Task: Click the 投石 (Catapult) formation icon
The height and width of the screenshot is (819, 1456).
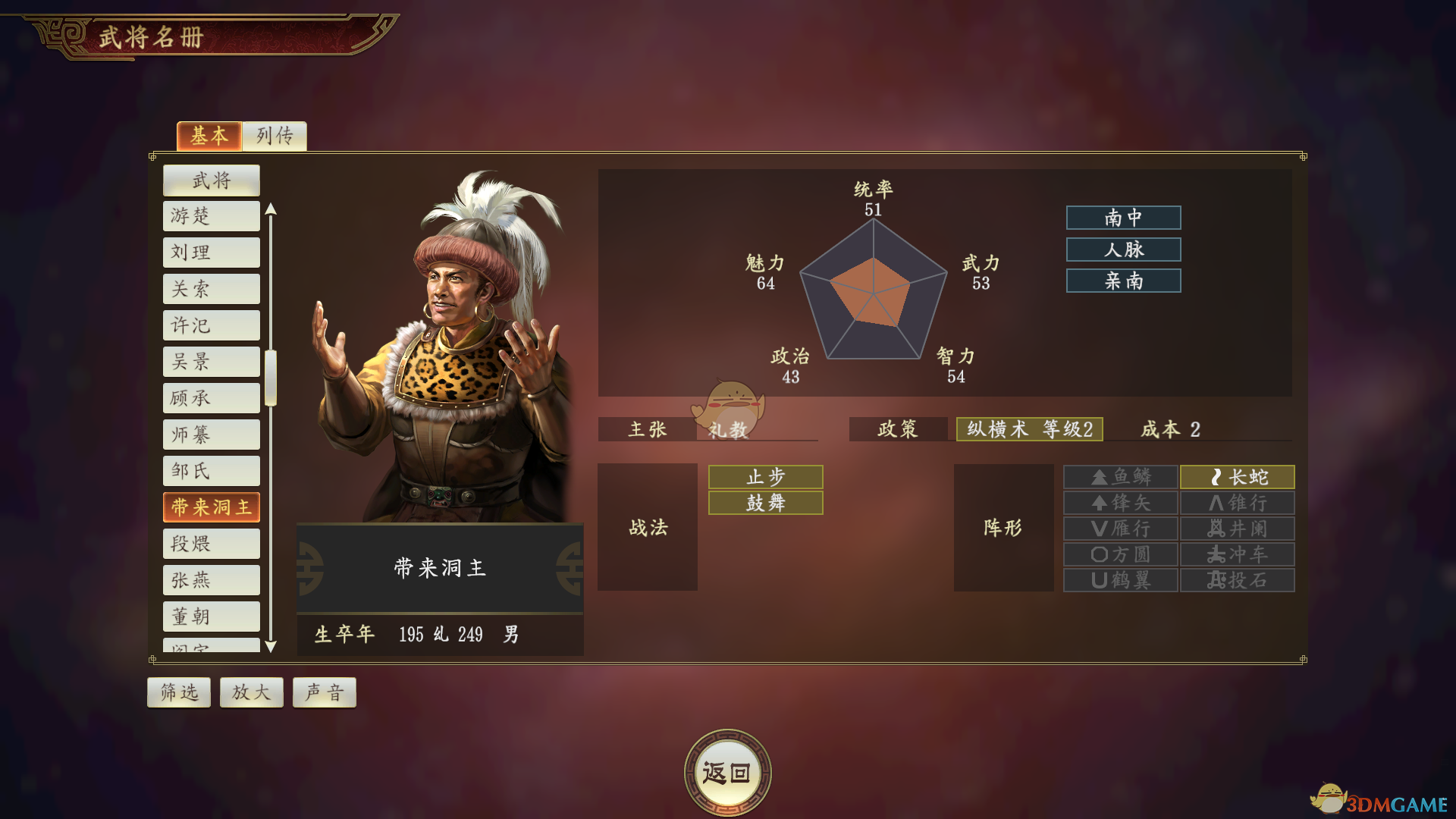Action: [x=1236, y=580]
